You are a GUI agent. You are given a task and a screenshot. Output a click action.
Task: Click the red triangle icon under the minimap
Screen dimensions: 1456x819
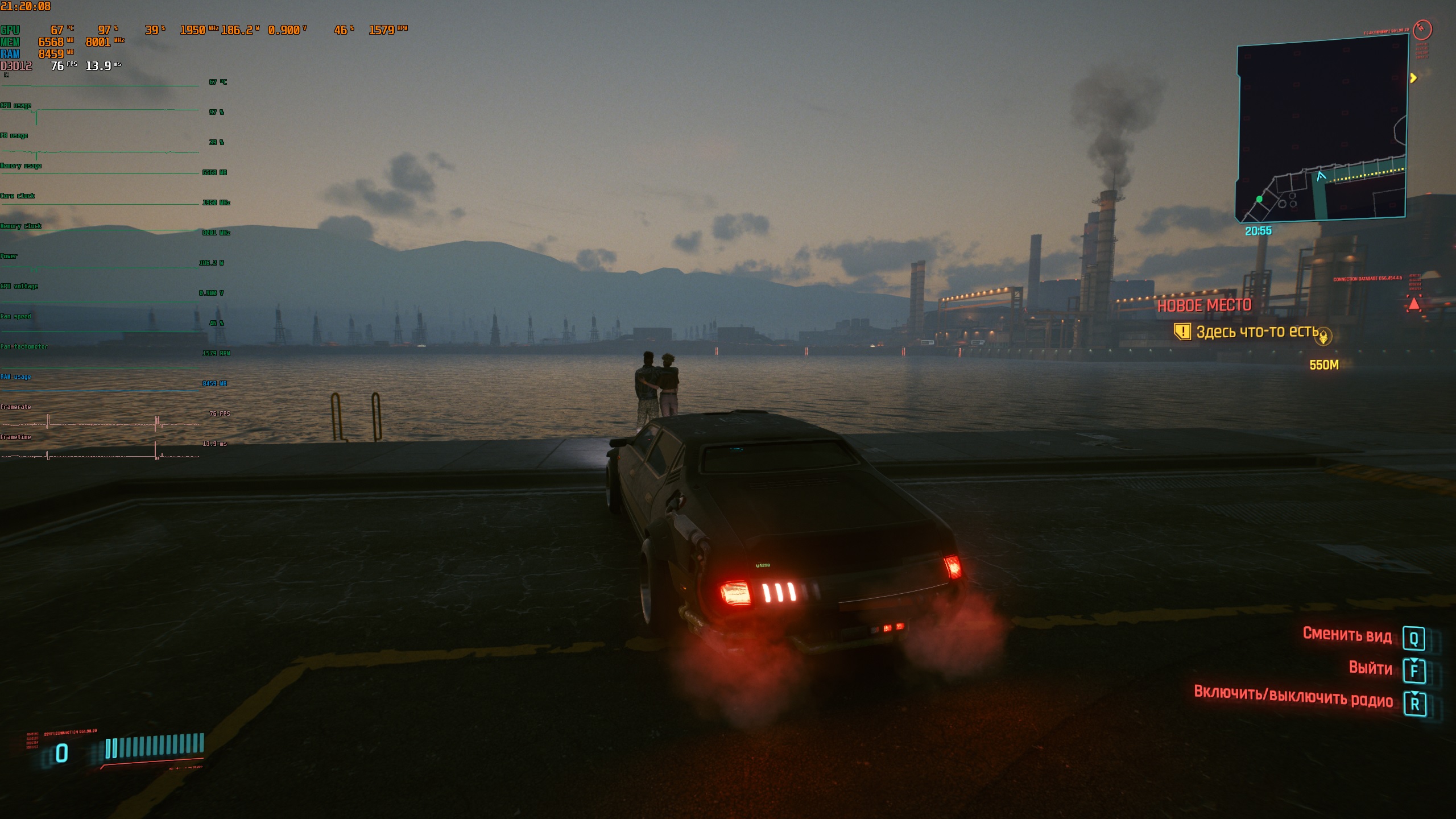click(x=1414, y=304)
